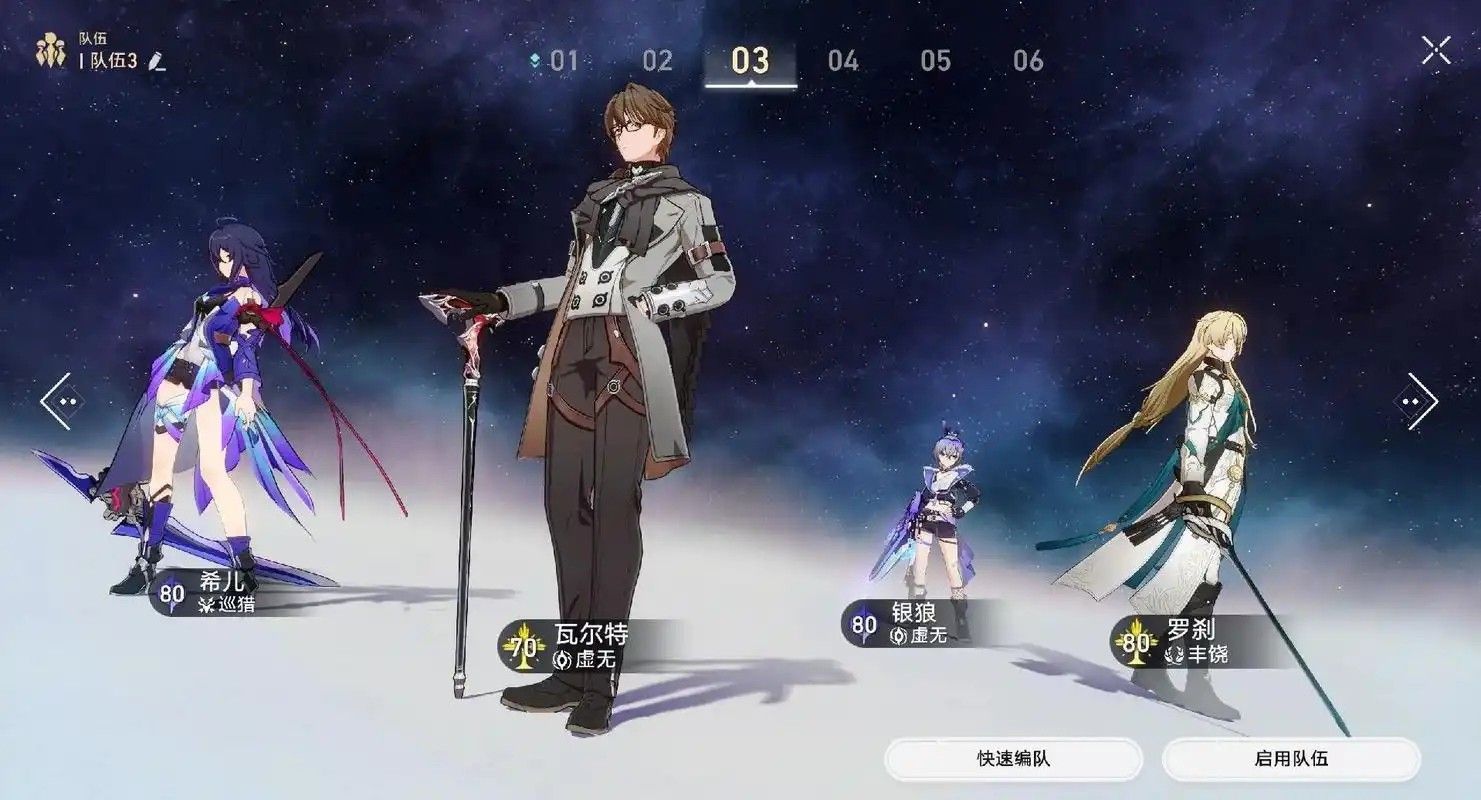Click the right navigation arrow
The height and width of the screenshot is (800, 1481).
tap(1420, 400)
